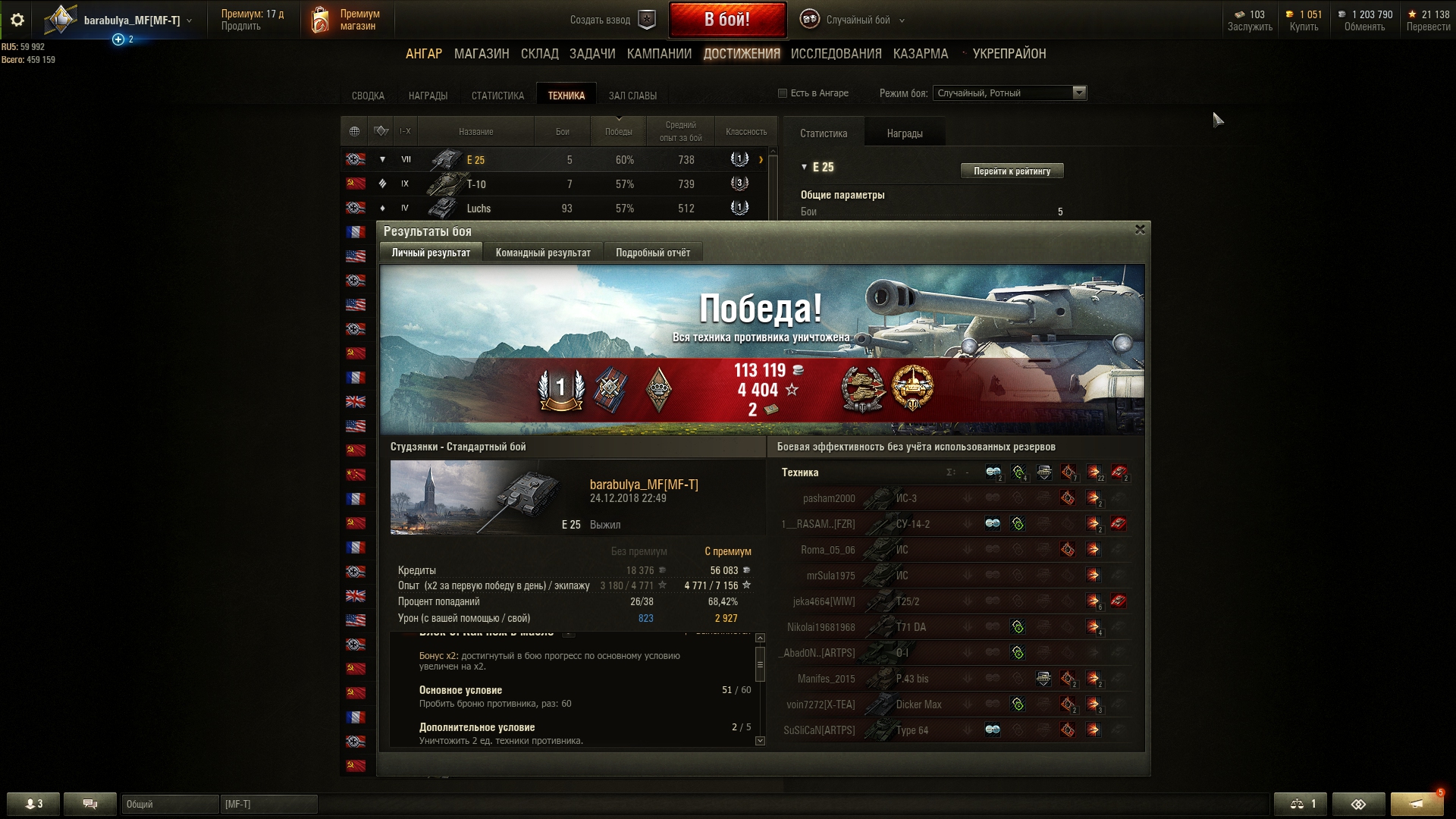Switch to the ЗАЛ СЛАВЫ tab

[632, 96]
